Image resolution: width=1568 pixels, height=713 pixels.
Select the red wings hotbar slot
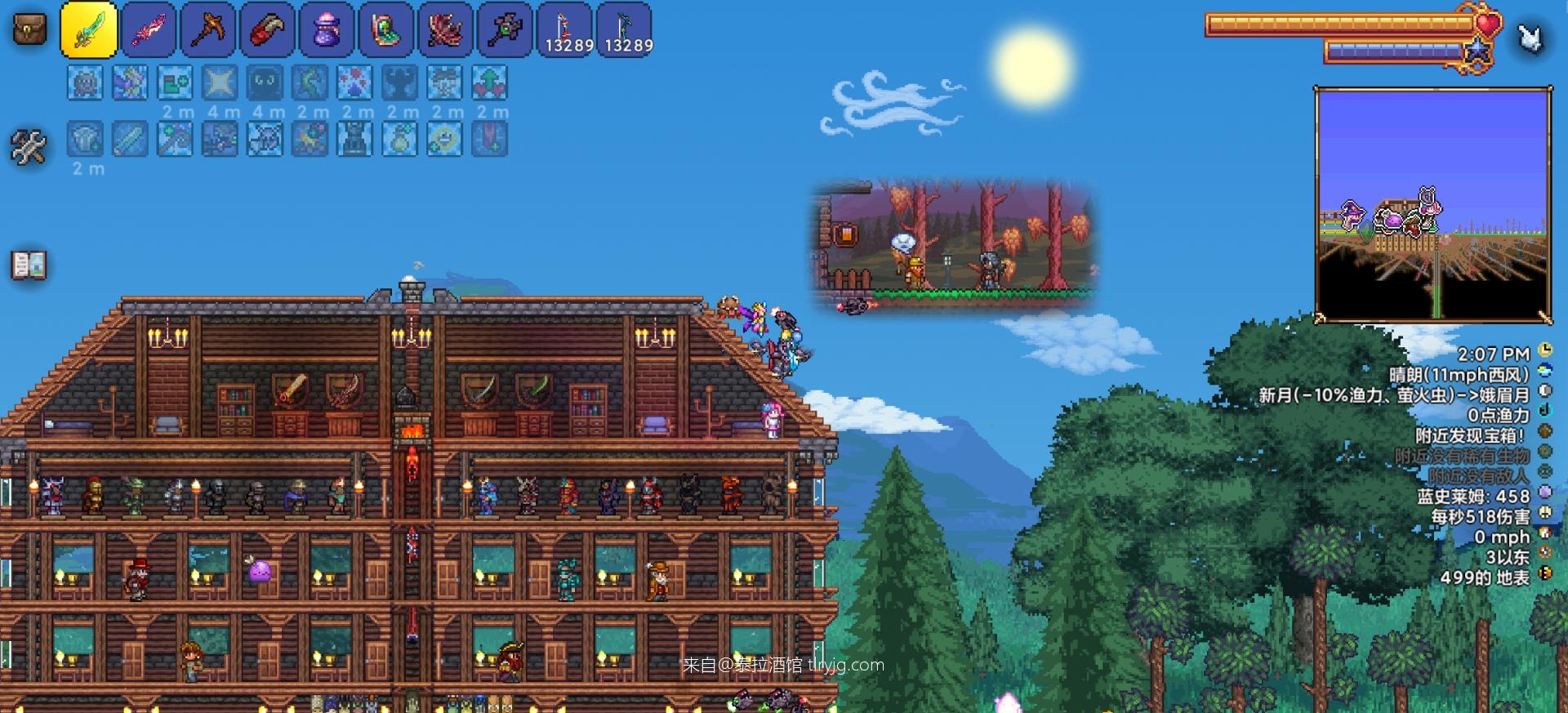click(x=445, y=30)
